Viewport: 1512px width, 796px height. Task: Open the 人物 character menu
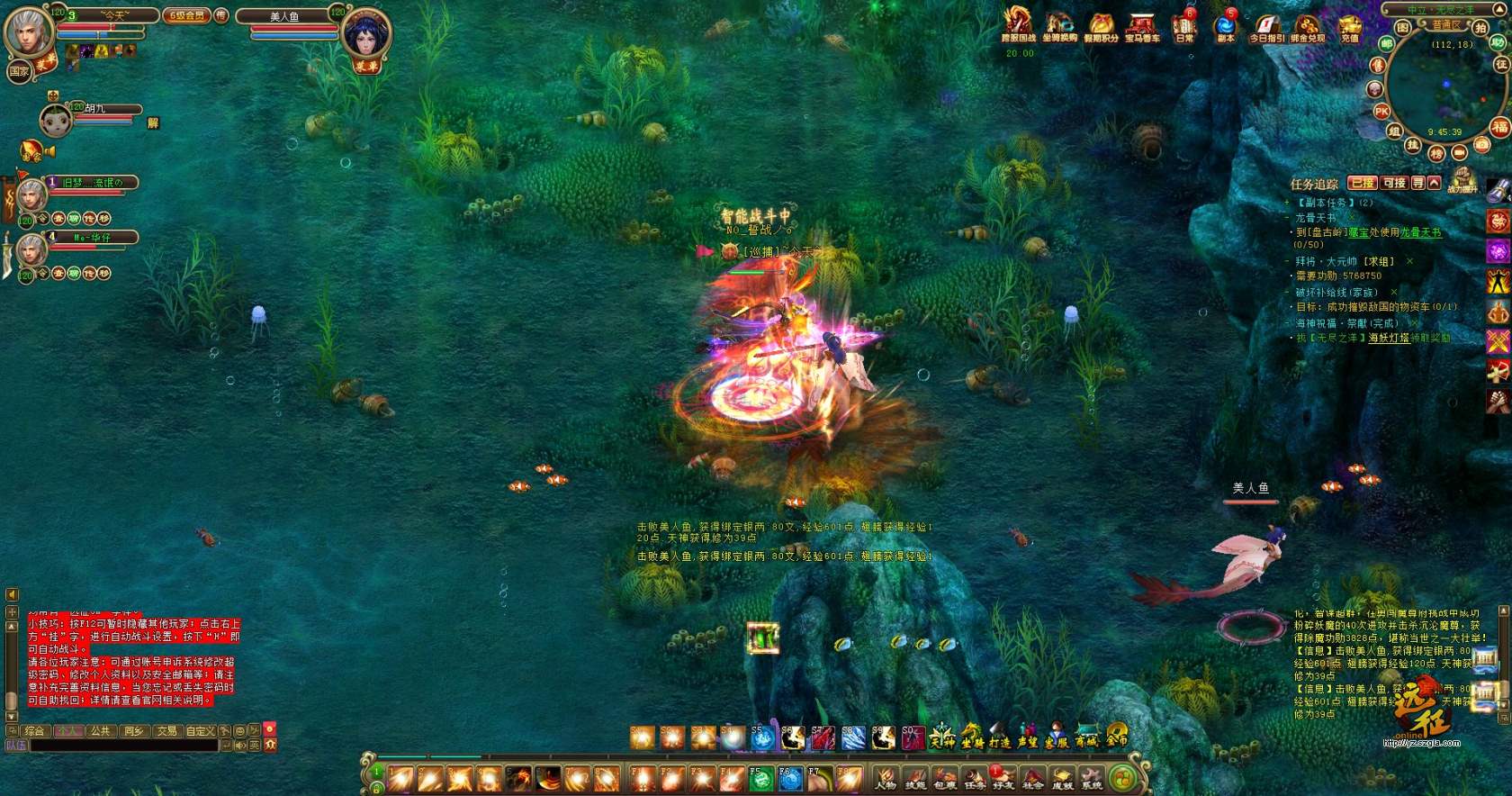(x=886, y=777)
